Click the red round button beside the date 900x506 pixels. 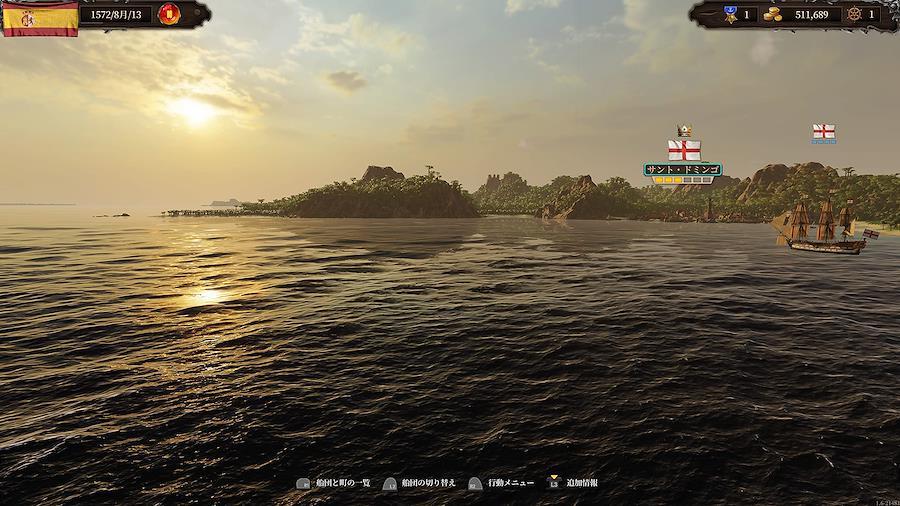pyautogui.click(x=168, y=15)
